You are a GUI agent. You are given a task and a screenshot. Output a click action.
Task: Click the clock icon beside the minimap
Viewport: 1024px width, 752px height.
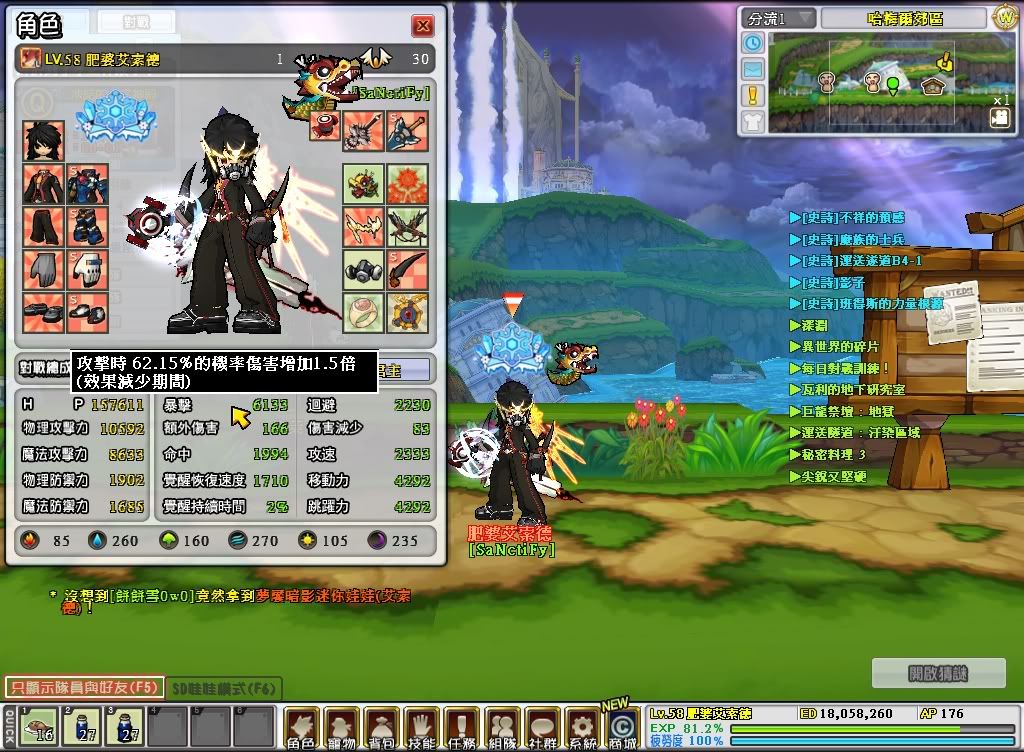click(752, 43)
